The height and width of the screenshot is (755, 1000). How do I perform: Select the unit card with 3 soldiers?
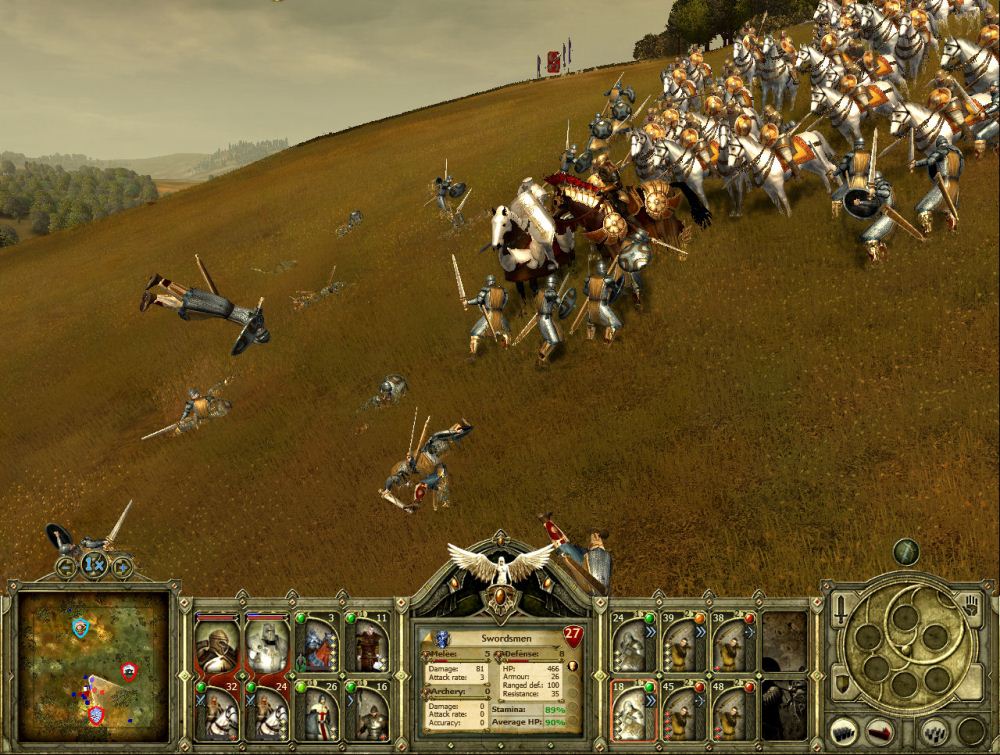(317, 644)
